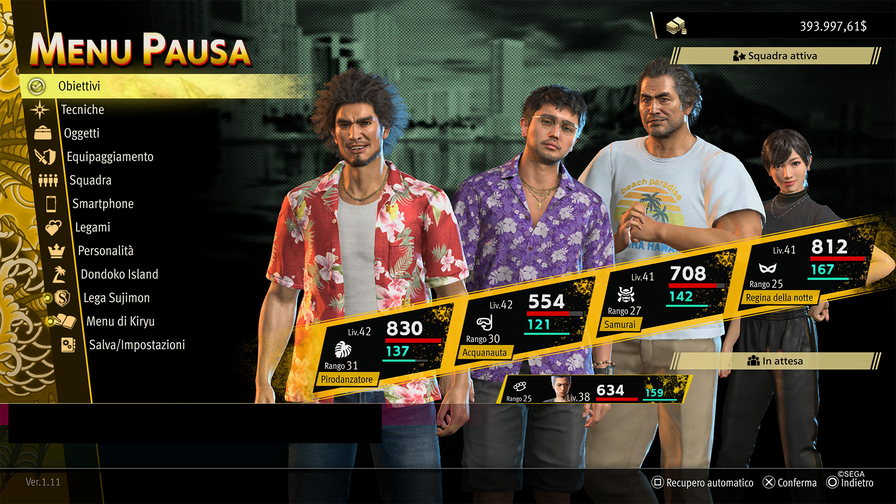The image size is (896, 504).
Task: Open the Smartphone entry
Action: tap(102, 204)
